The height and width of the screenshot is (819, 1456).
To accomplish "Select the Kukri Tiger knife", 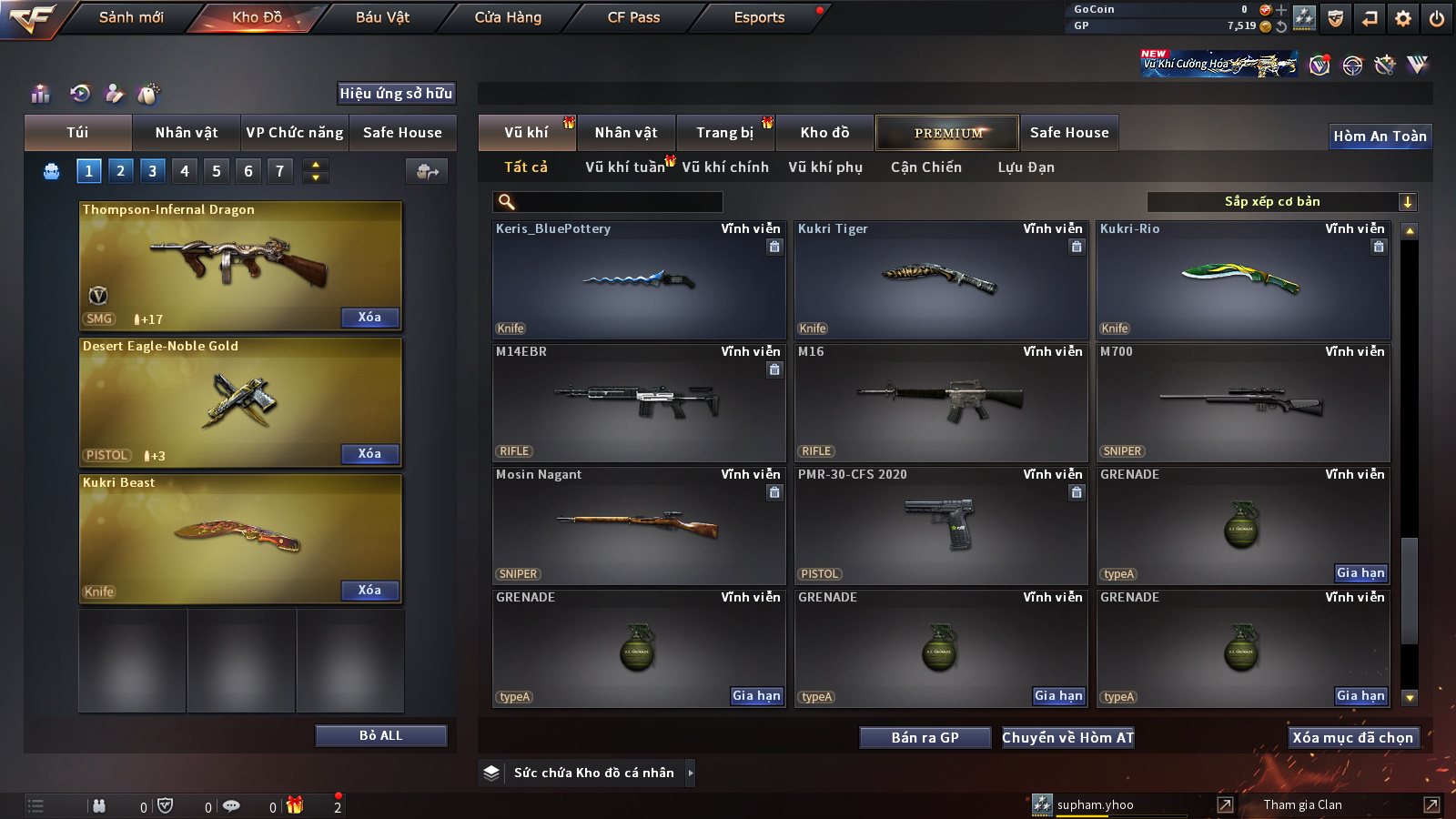I will [x=941, y=279].
